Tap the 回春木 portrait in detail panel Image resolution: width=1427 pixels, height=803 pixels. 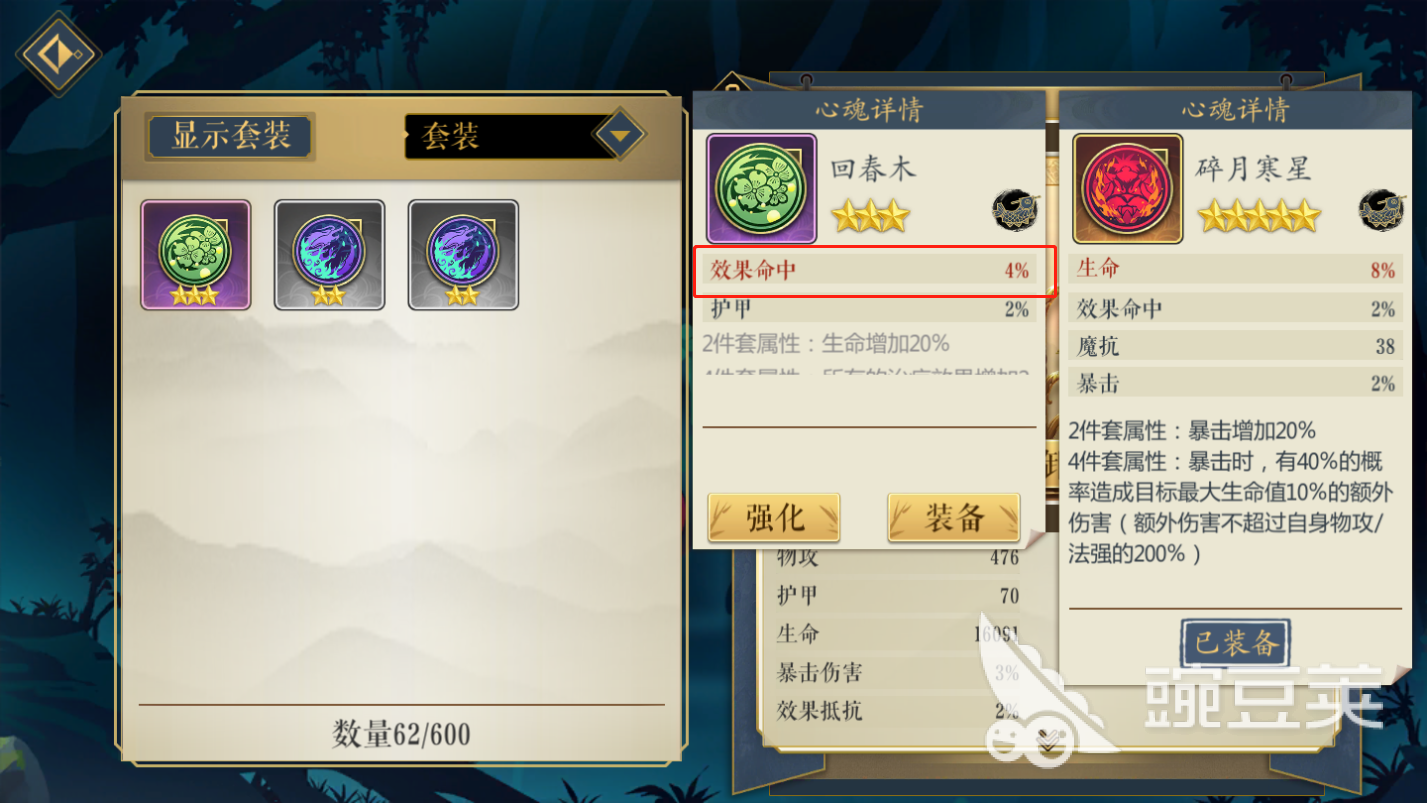[760, 189]
